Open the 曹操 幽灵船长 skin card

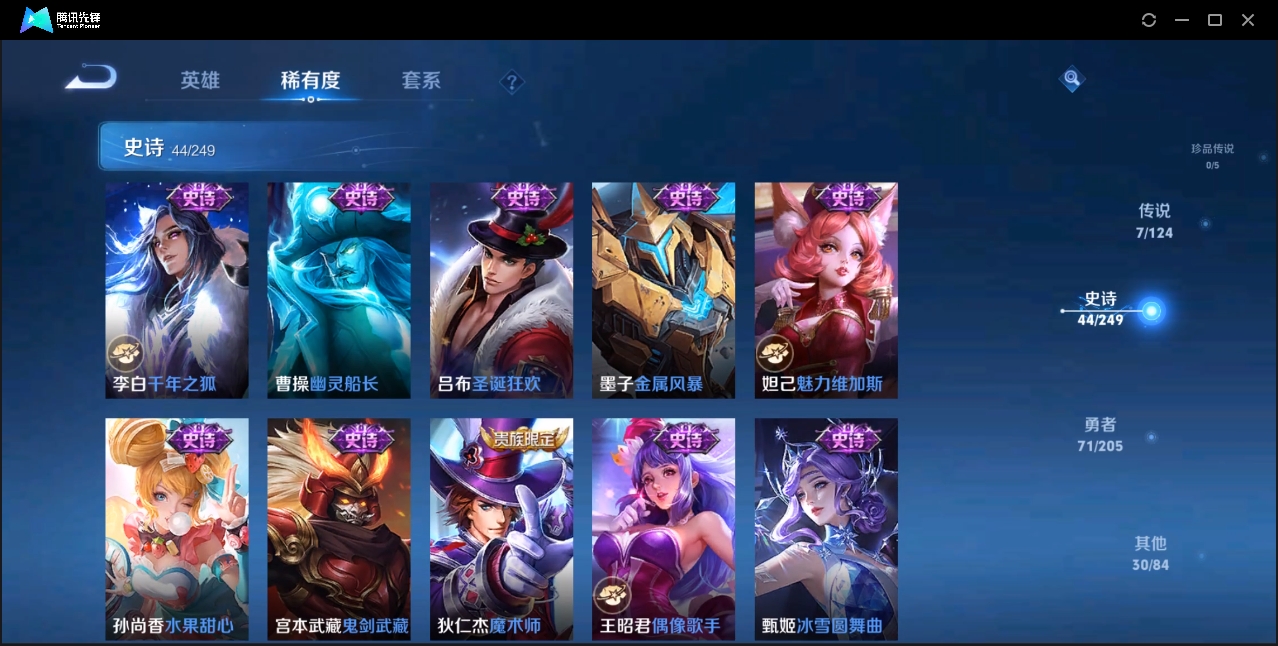tap(339, 290)
